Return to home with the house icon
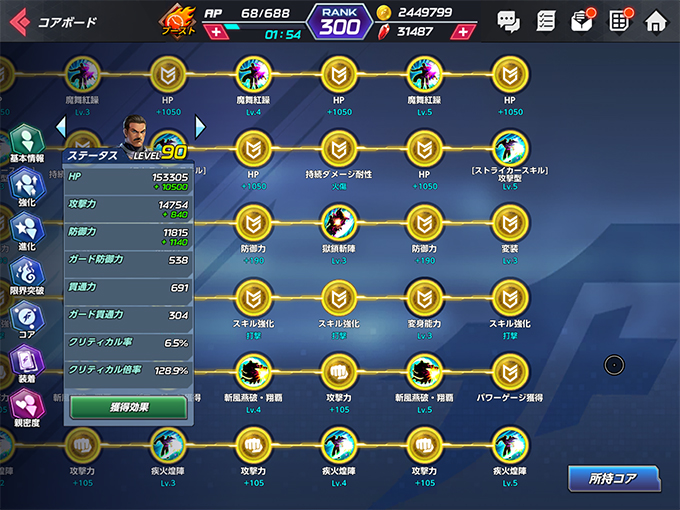The height and width of the screenshot is (510, 680). (656, 20)
